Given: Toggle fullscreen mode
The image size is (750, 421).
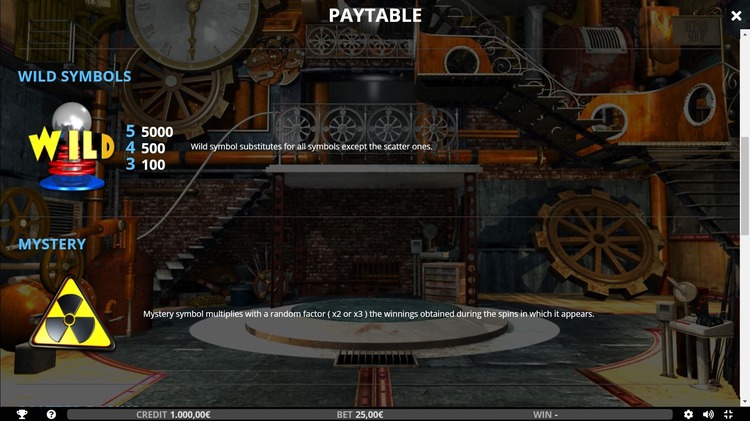Looking at the screenshot, I should [729, 414].
